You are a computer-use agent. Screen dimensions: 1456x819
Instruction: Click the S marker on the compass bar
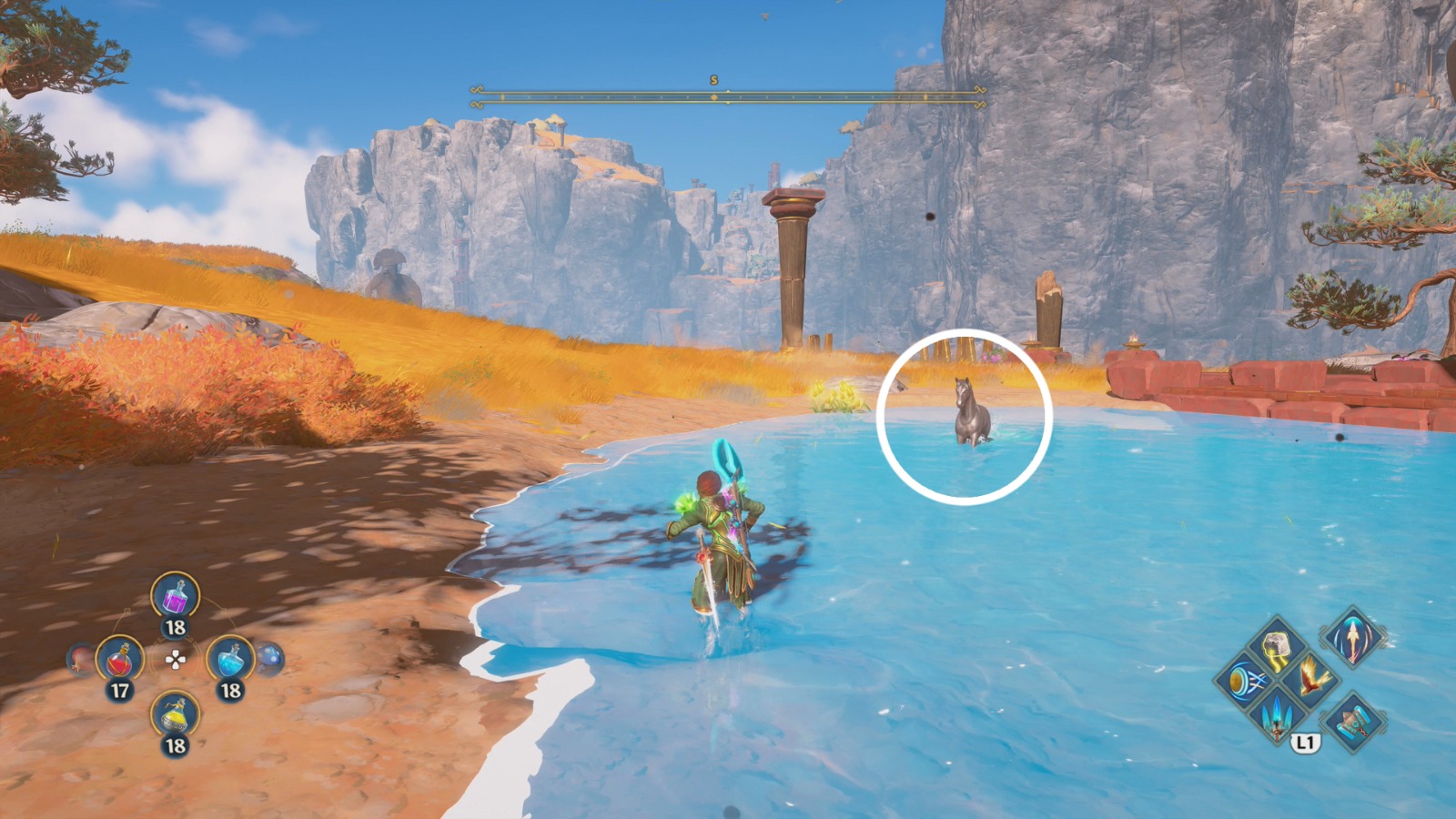pos(715,80)
